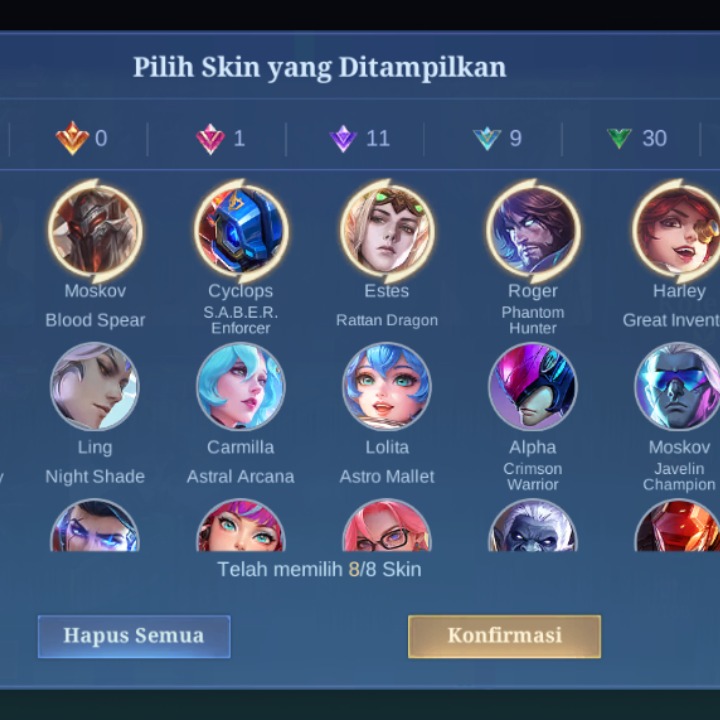Show green gem tier with 30 skins

click(x=636, y=138)
